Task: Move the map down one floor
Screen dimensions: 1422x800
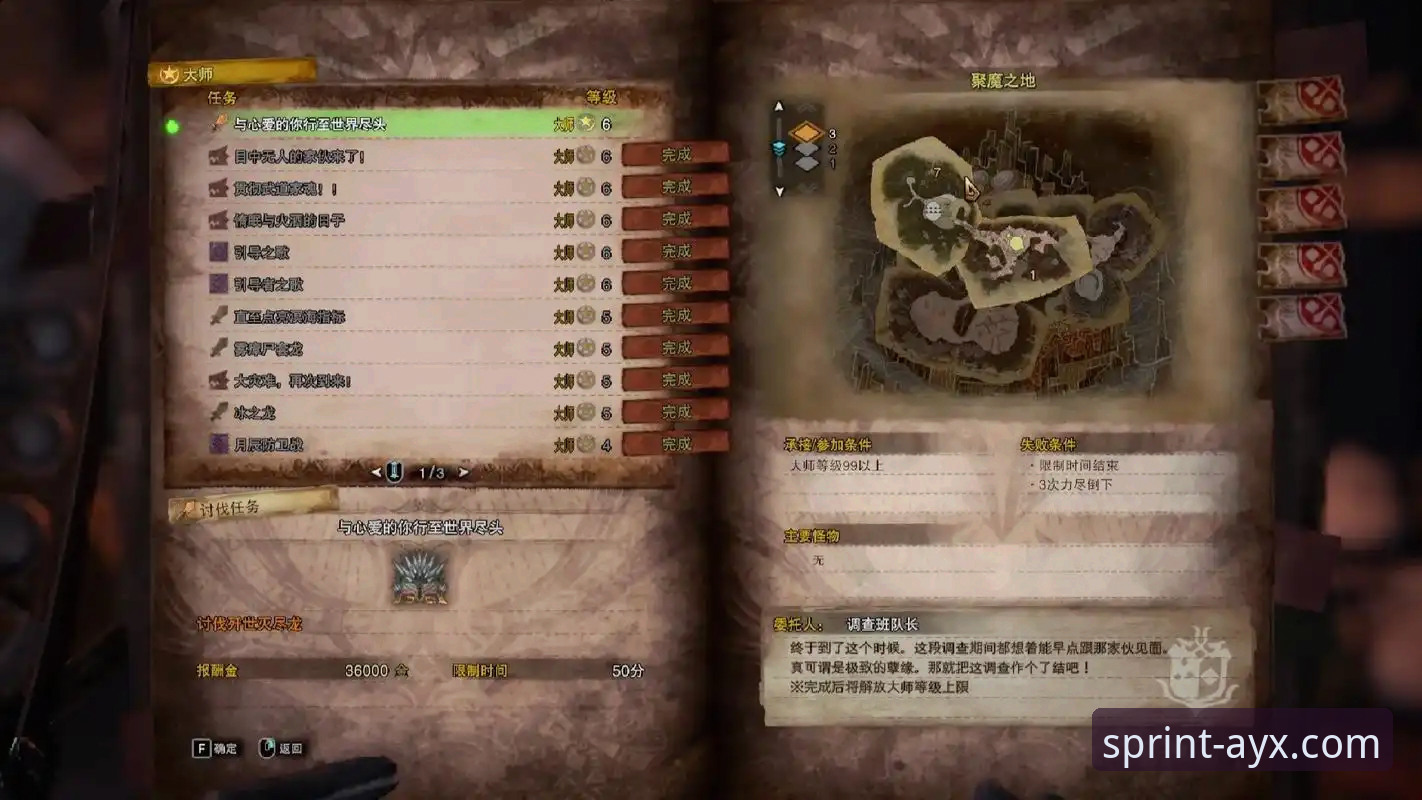Action: click(x=779, y=190)
